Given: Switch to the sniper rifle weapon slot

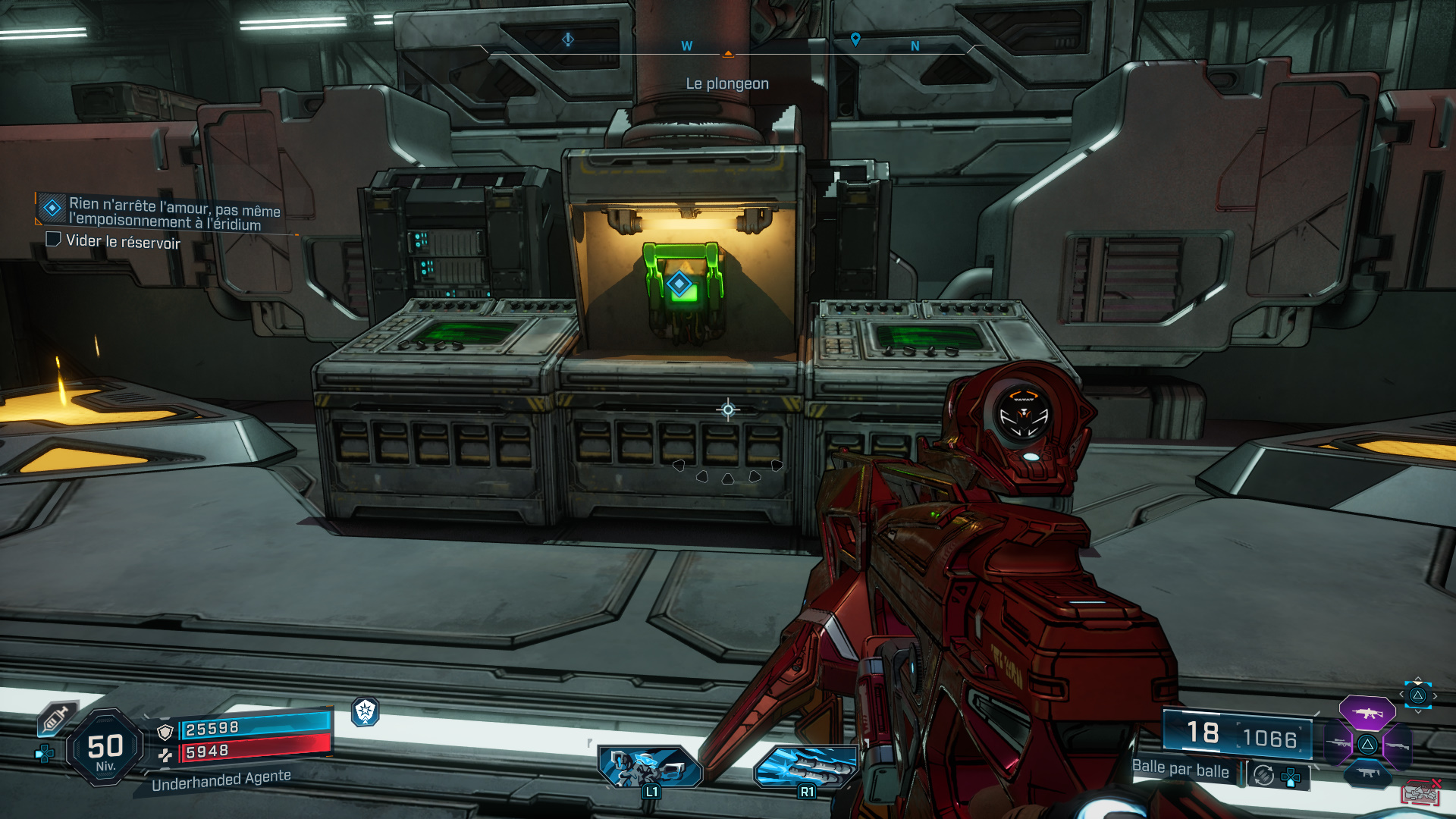Looking at the screenshot, I should point(1338,744).
